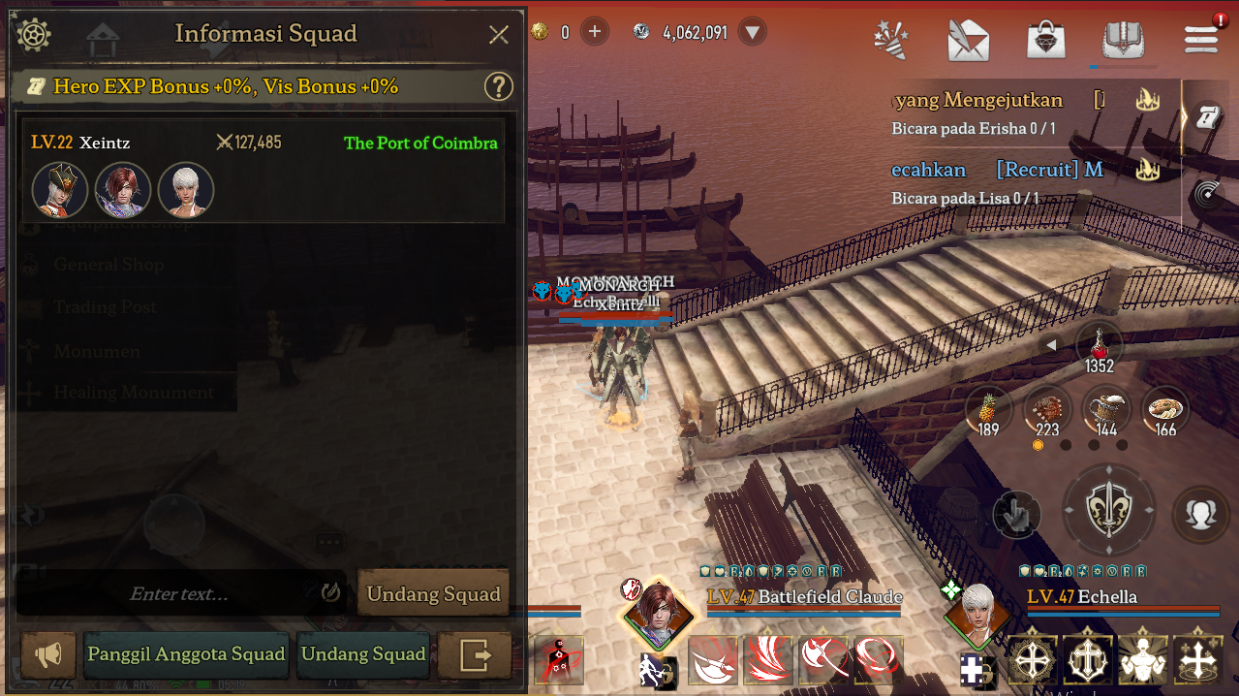Leave squad using the exit door button

474,655
